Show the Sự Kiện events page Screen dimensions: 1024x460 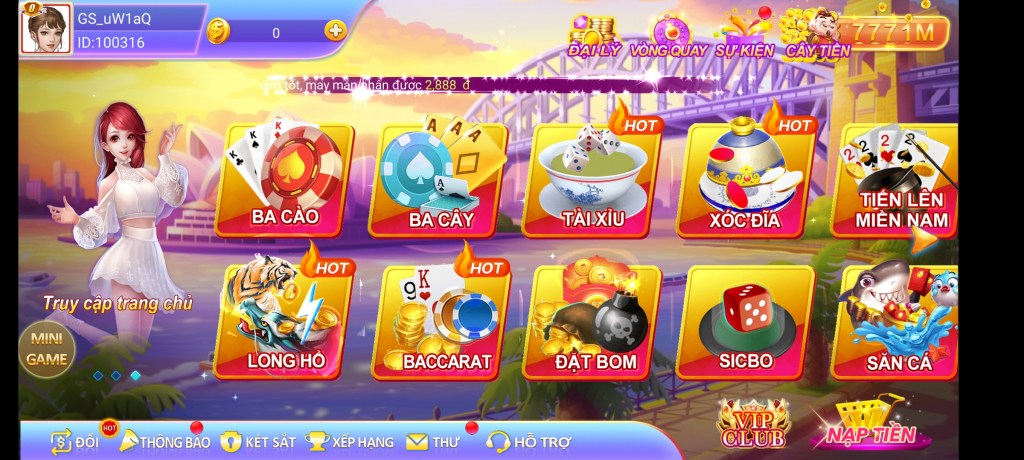pos(742,38)
